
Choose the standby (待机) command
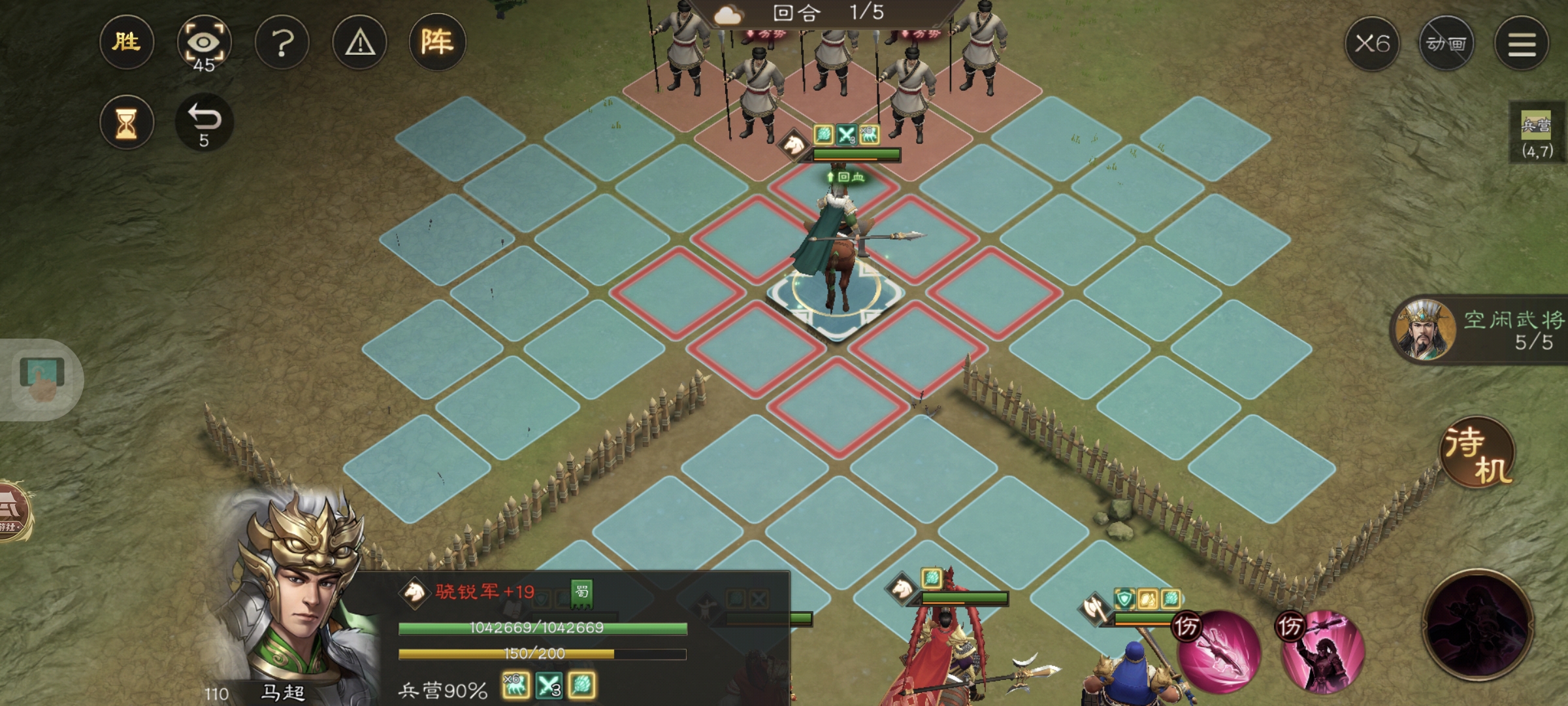tap(1478, 454)
